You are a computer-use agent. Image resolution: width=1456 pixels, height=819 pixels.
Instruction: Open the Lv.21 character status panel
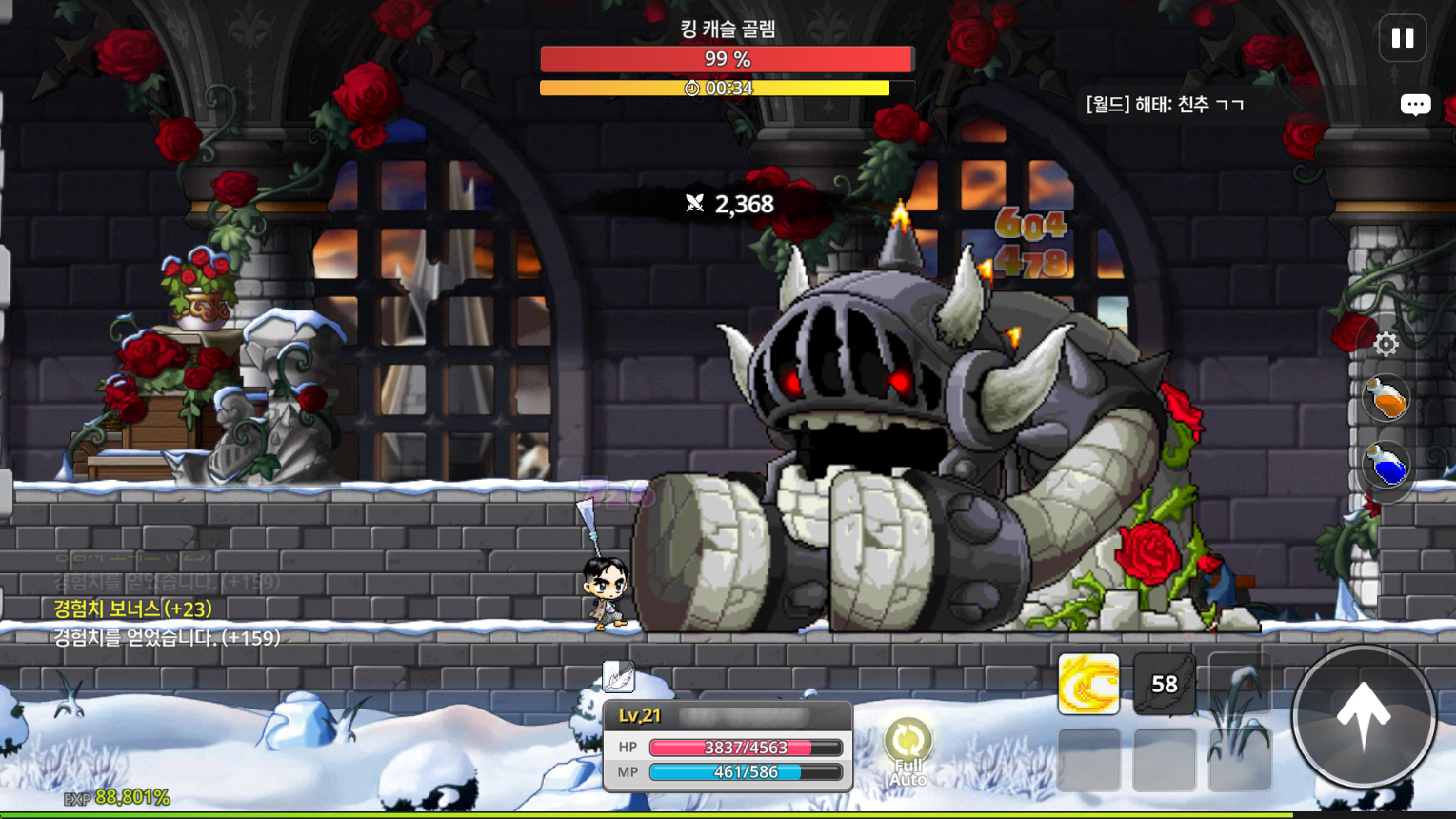[x=728, y=746]
